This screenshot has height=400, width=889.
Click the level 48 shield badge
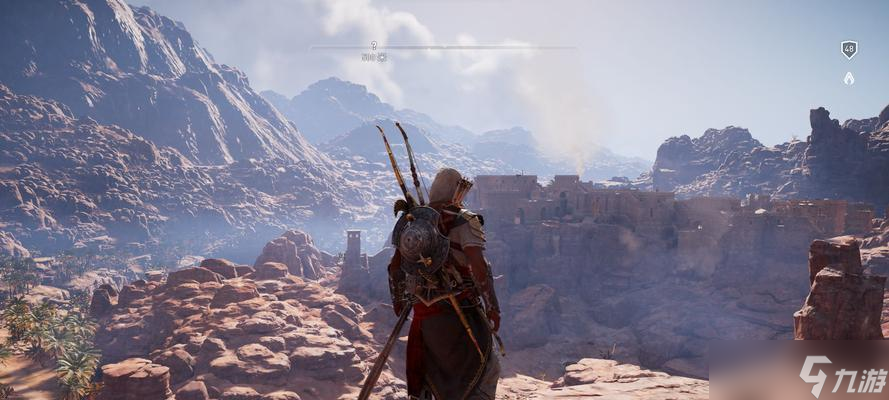click(849, 49)
